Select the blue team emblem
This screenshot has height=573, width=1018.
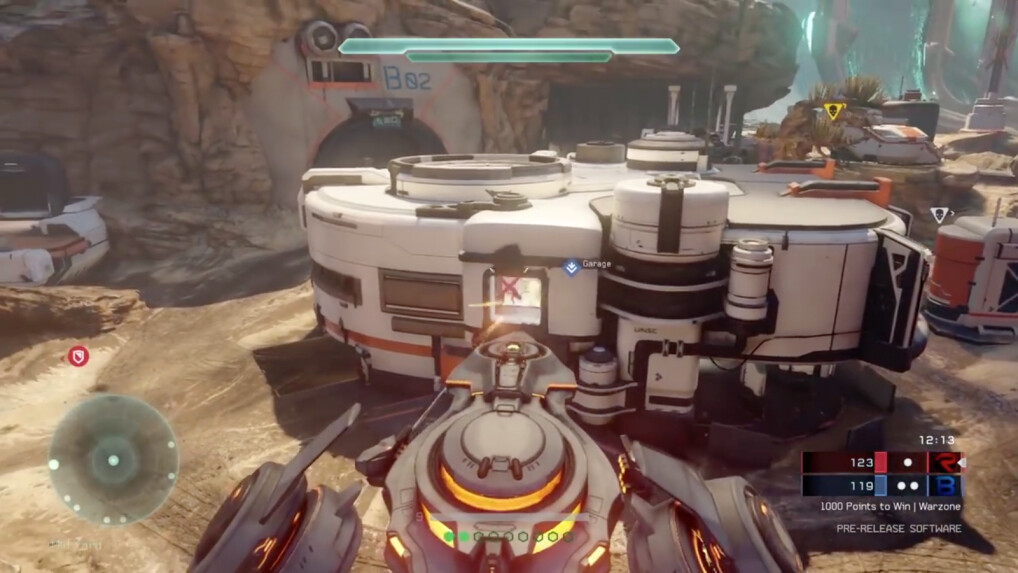point(944,485)
